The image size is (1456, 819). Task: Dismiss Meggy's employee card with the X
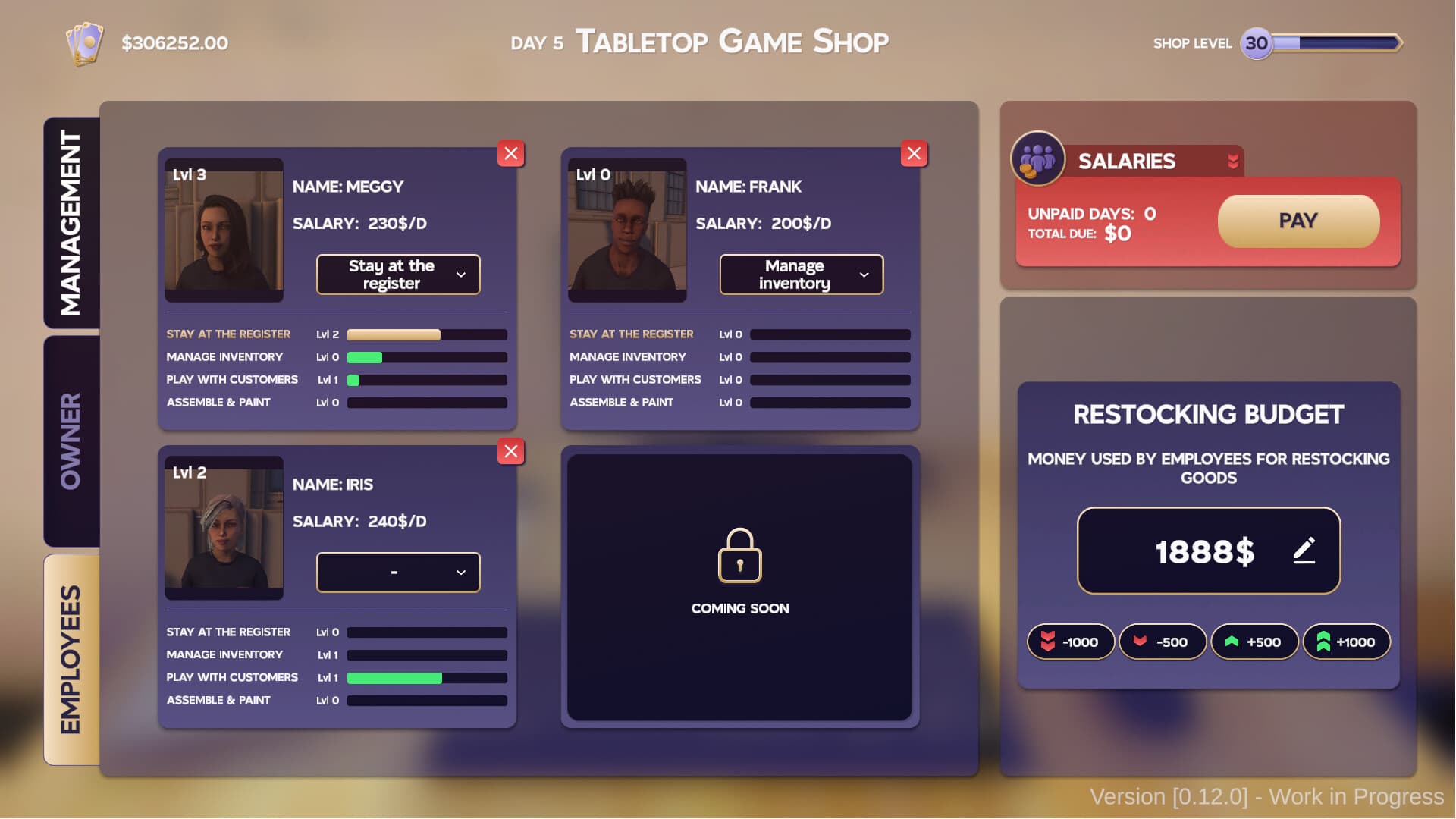pyautogui.click(x=510, y=154)
